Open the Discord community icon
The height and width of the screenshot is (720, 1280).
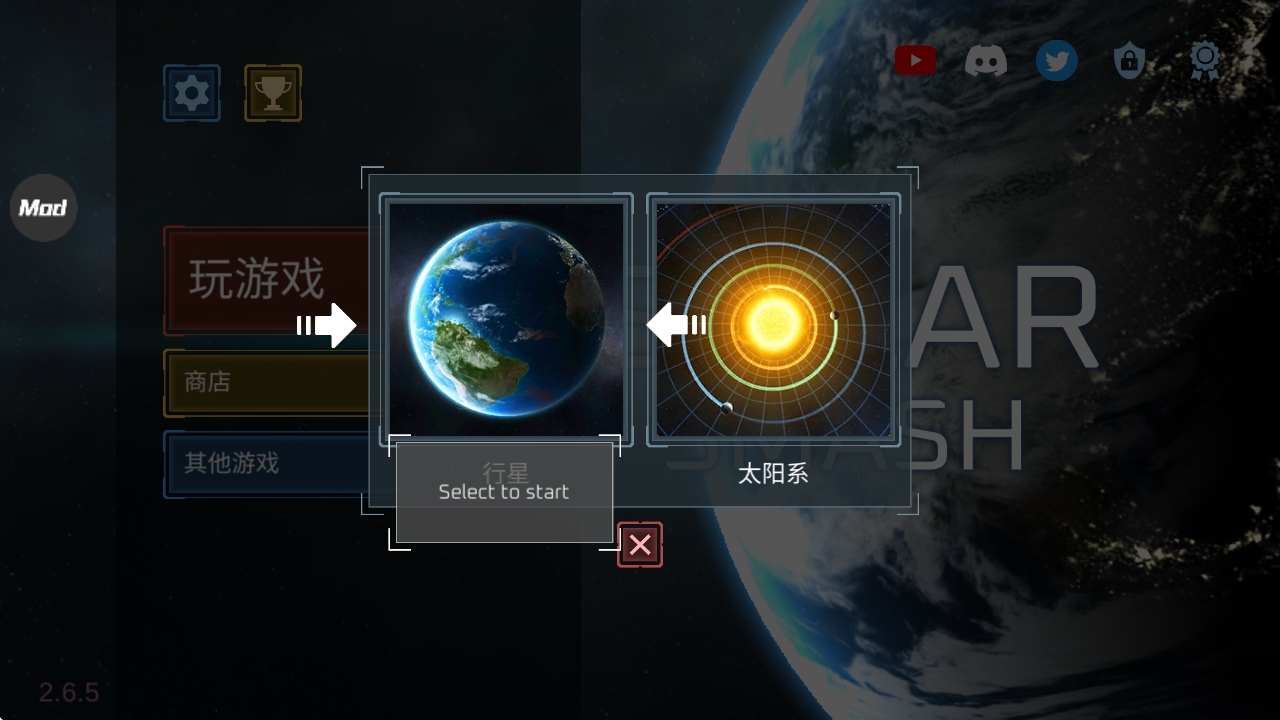[x=987, y=60]
